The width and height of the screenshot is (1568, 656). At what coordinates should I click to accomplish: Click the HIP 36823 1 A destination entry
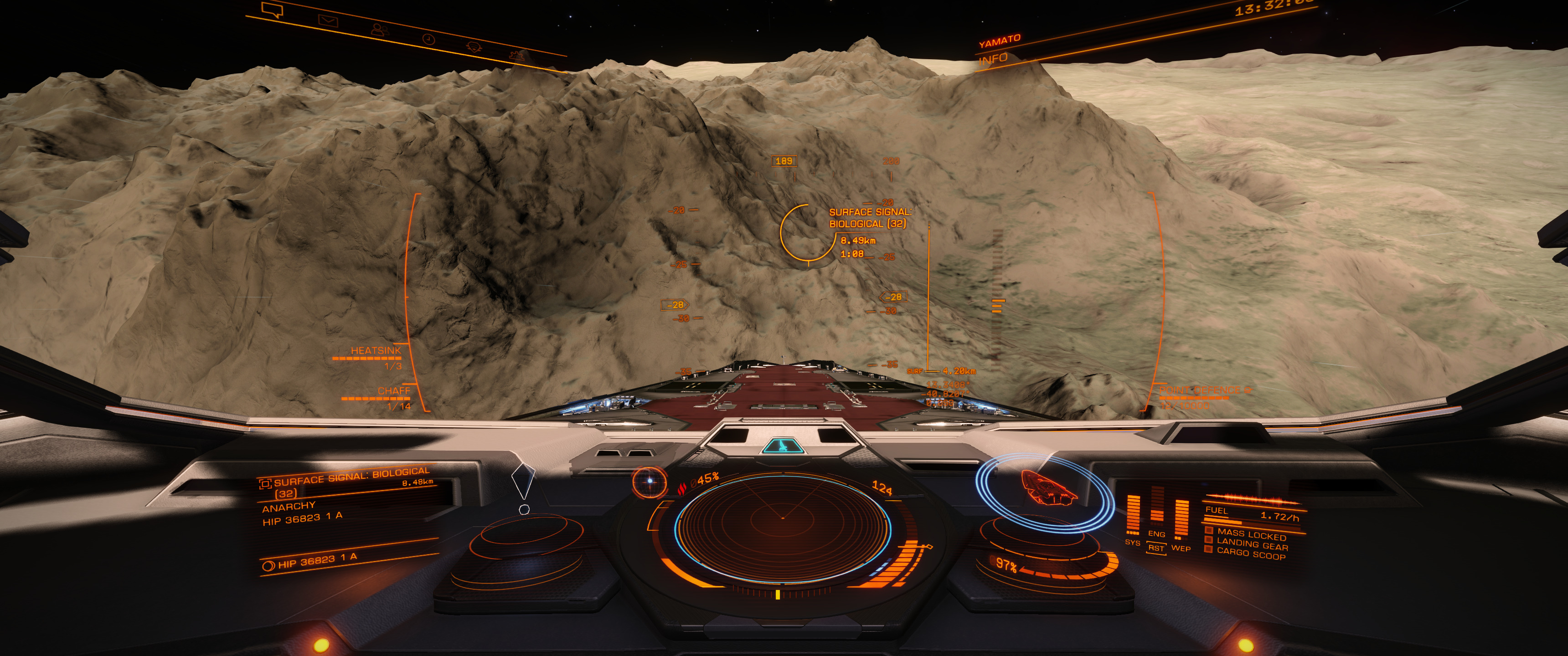[x=317, y=561]
